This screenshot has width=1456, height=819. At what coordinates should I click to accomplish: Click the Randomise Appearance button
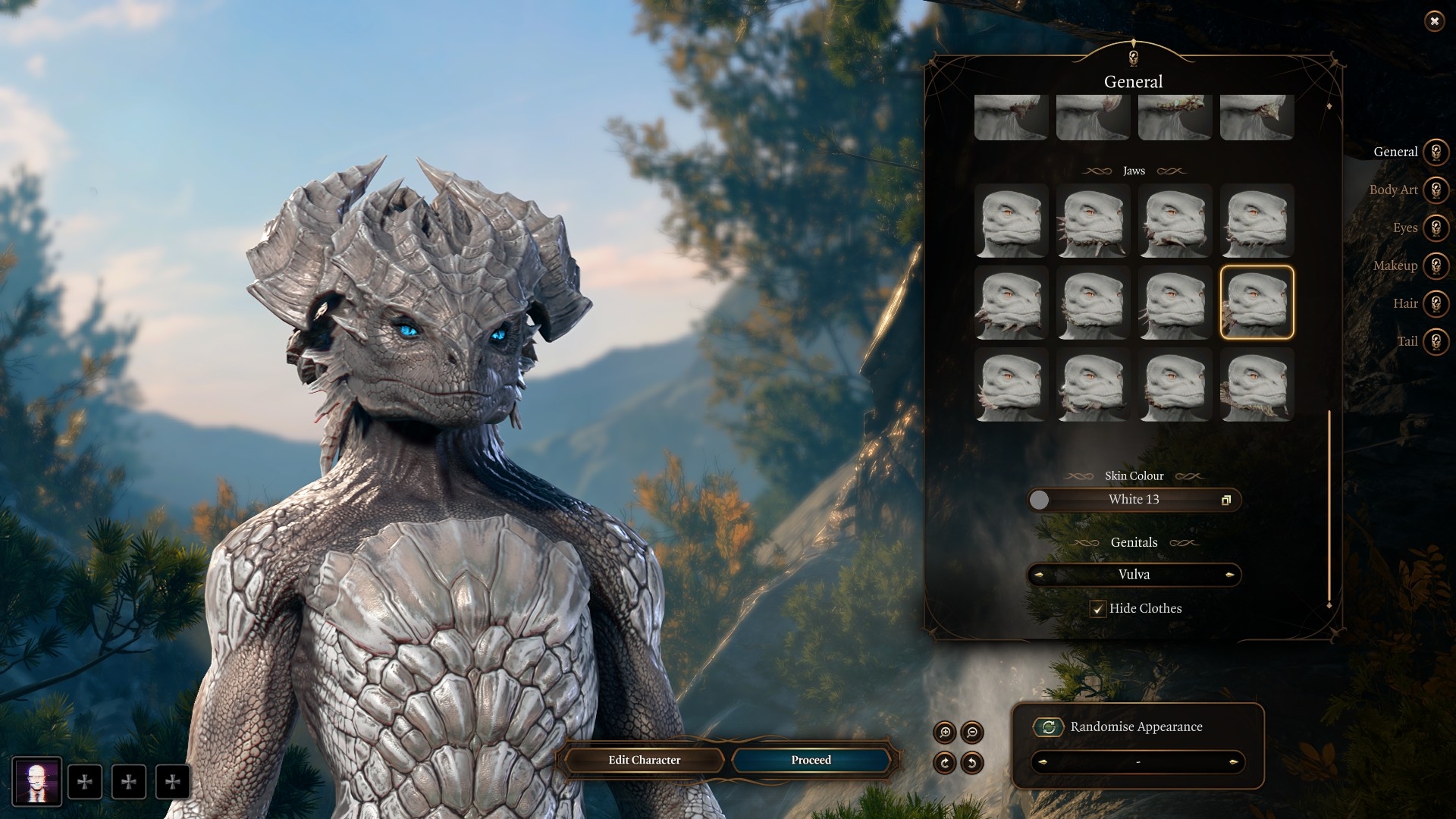click(x=1049, y=727)
